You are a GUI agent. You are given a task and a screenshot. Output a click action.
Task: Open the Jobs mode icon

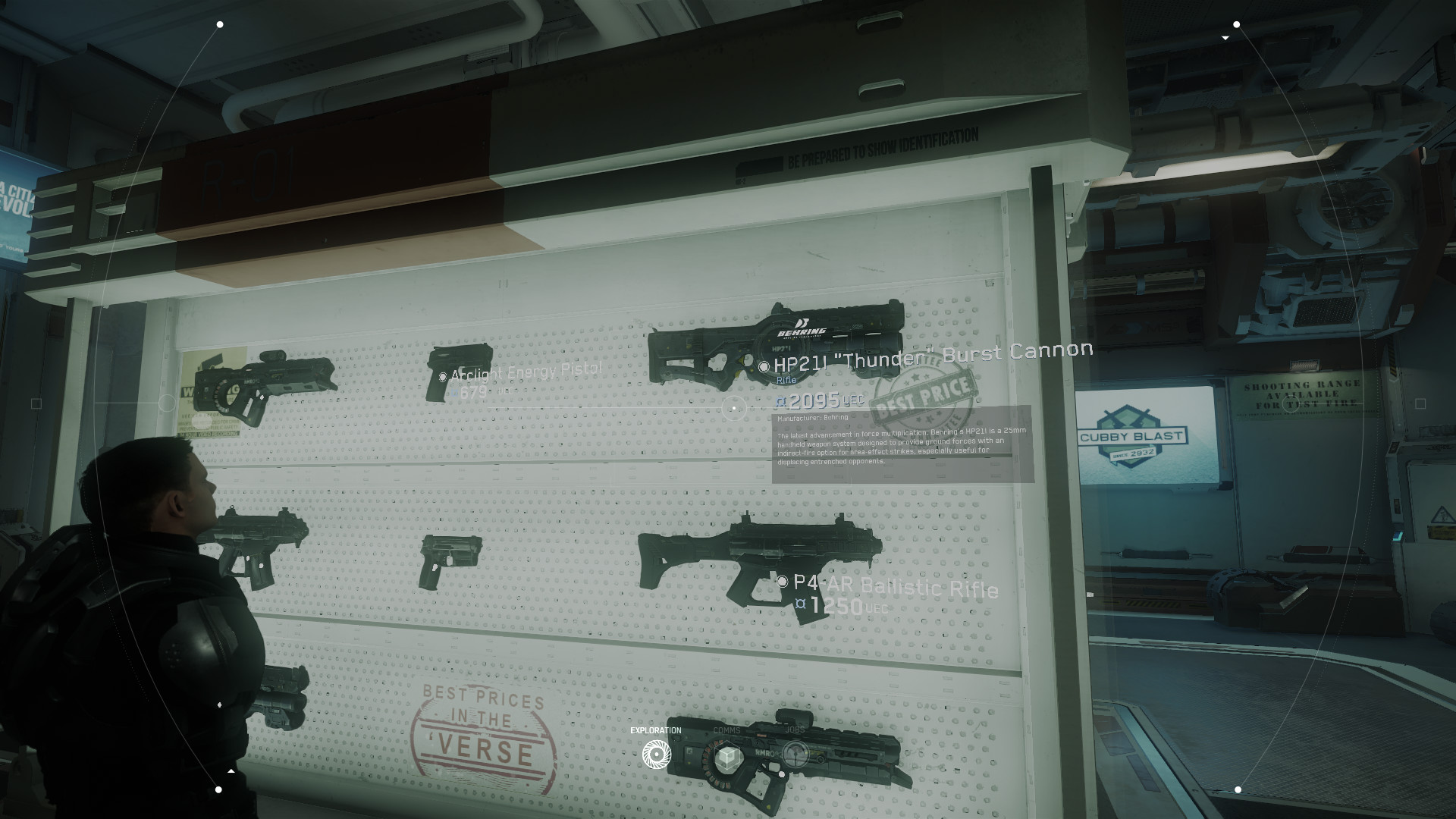(x=795, y=755)
